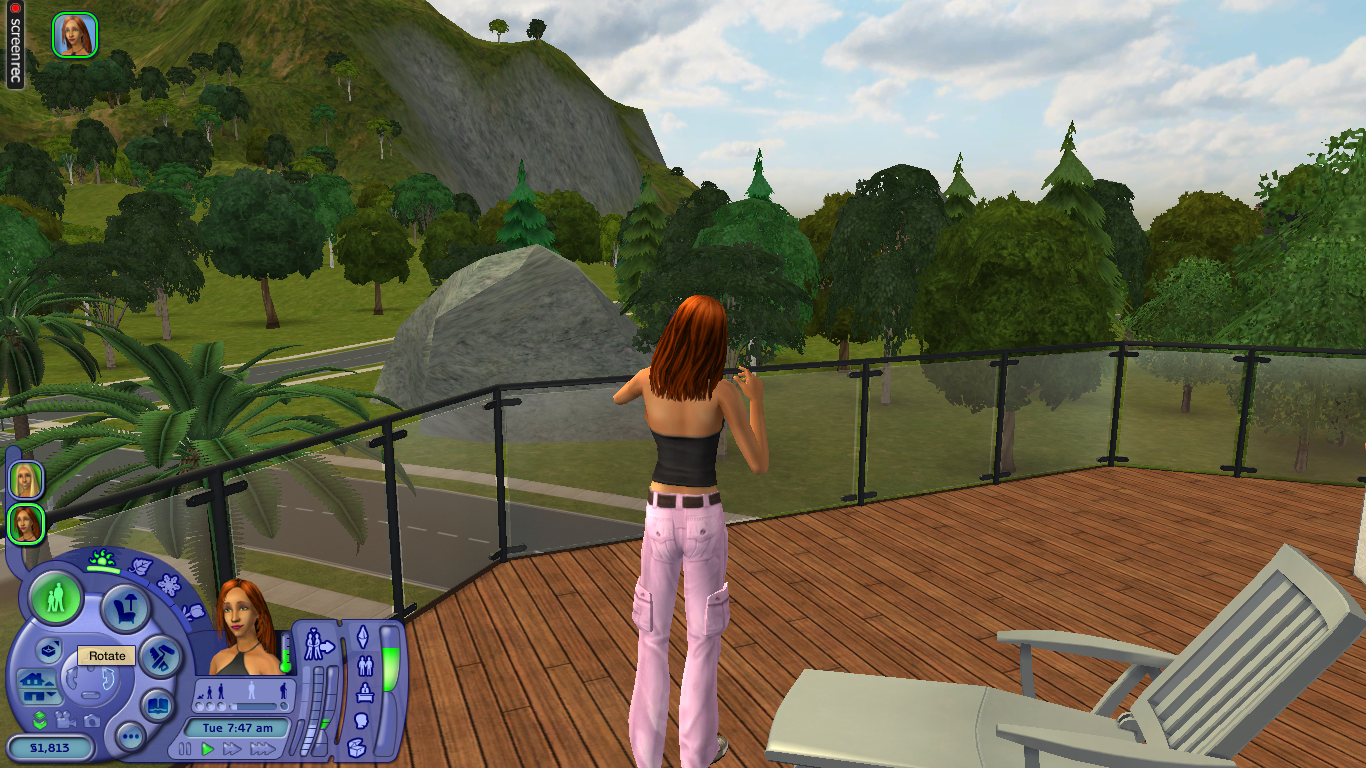Click the floor level up arrow

(49, 683)
